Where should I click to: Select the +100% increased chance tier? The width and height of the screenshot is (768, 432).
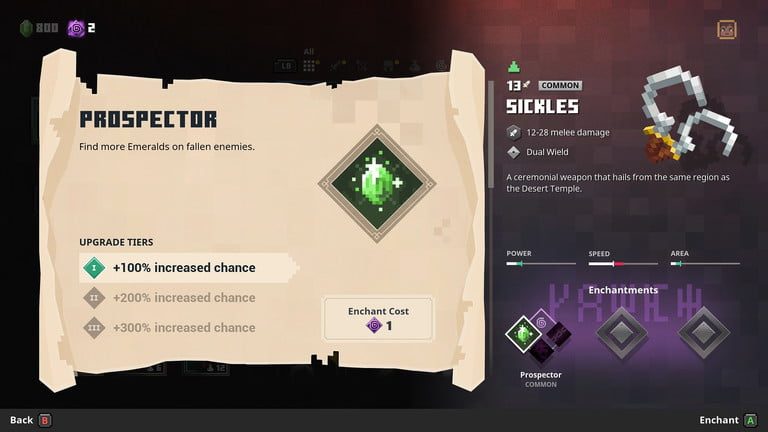click(185, 268)
